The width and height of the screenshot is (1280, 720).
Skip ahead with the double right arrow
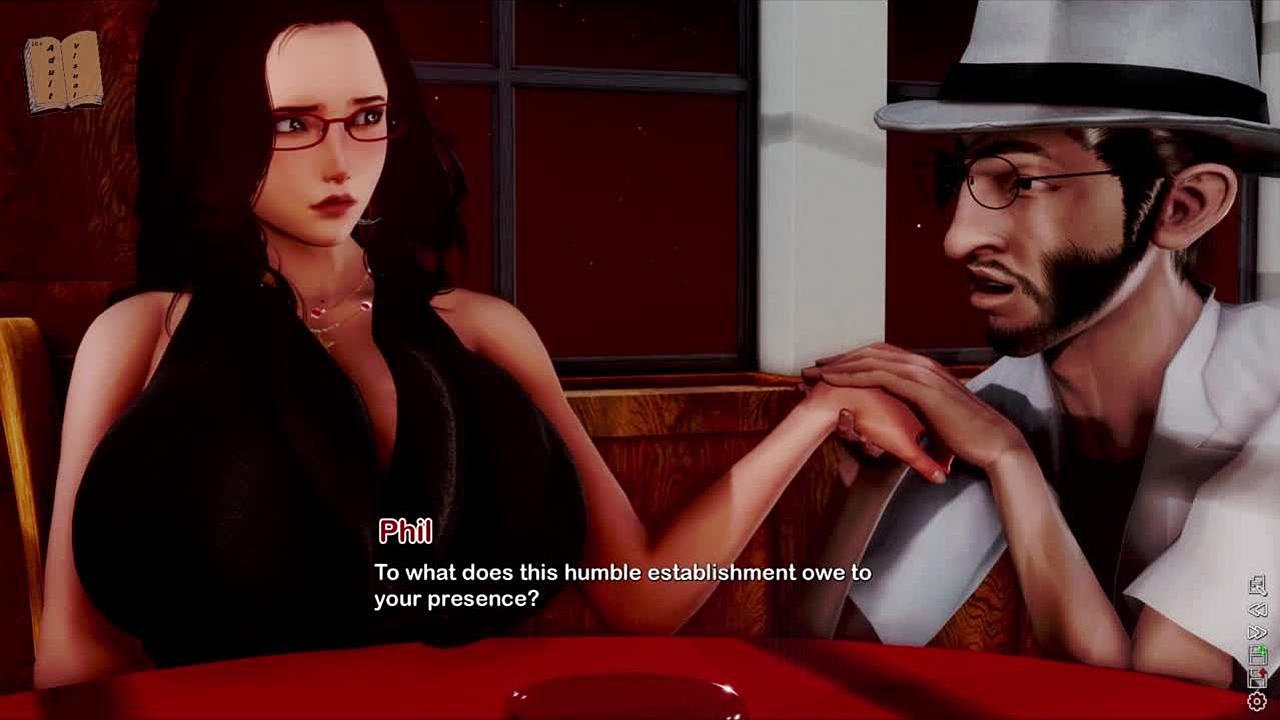tap(1257, 632)
